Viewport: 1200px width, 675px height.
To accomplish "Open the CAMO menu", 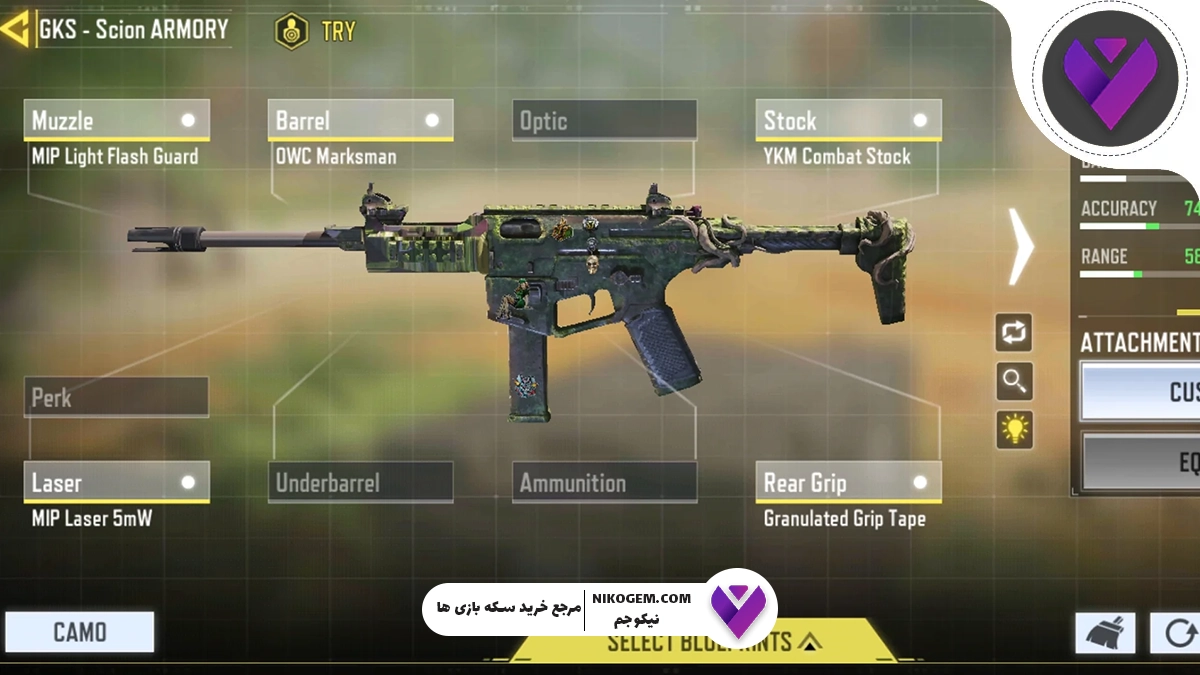I will click(x=80, y=632).
